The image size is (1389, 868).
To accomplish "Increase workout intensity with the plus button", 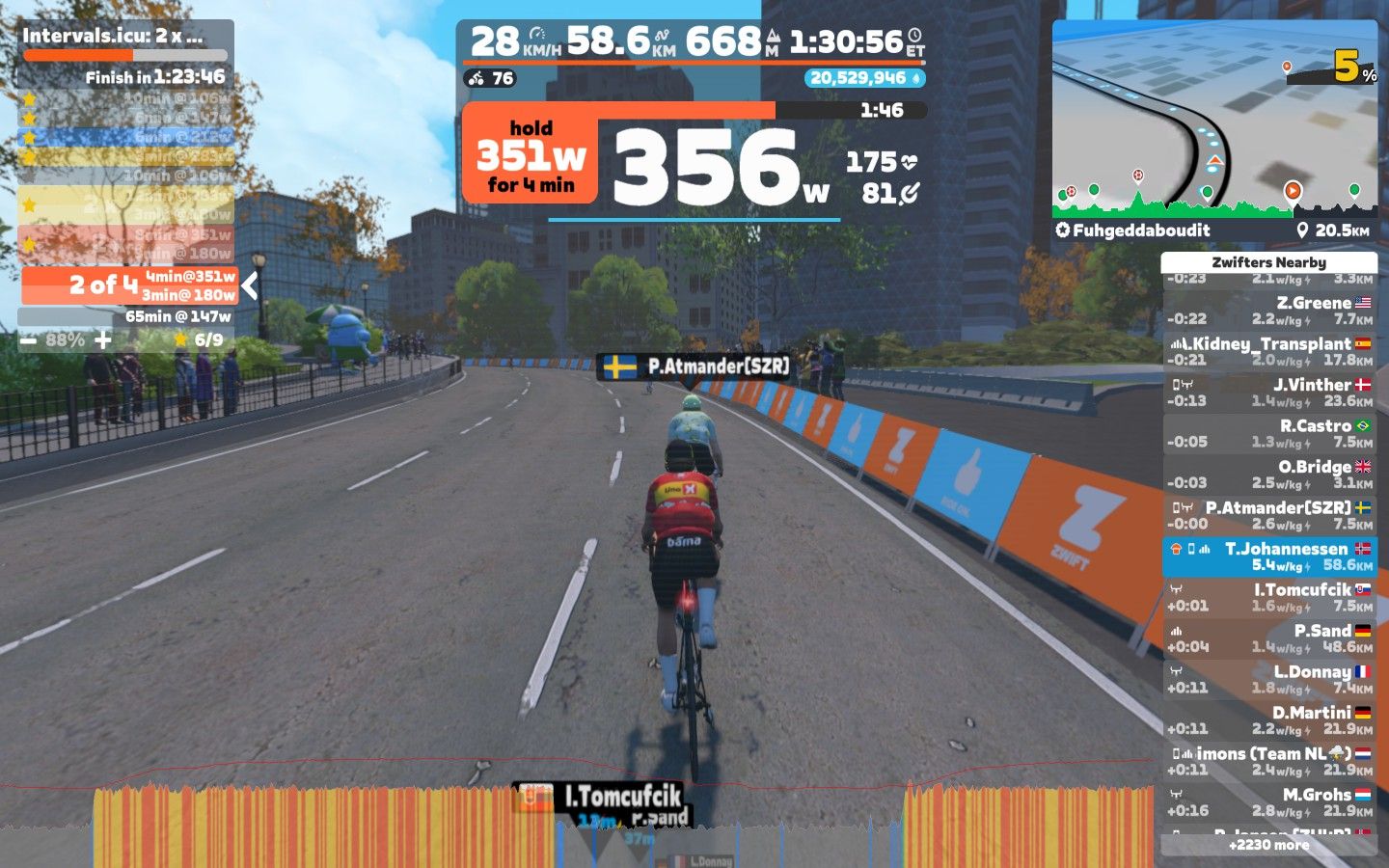I will click(x=103, y=340).
